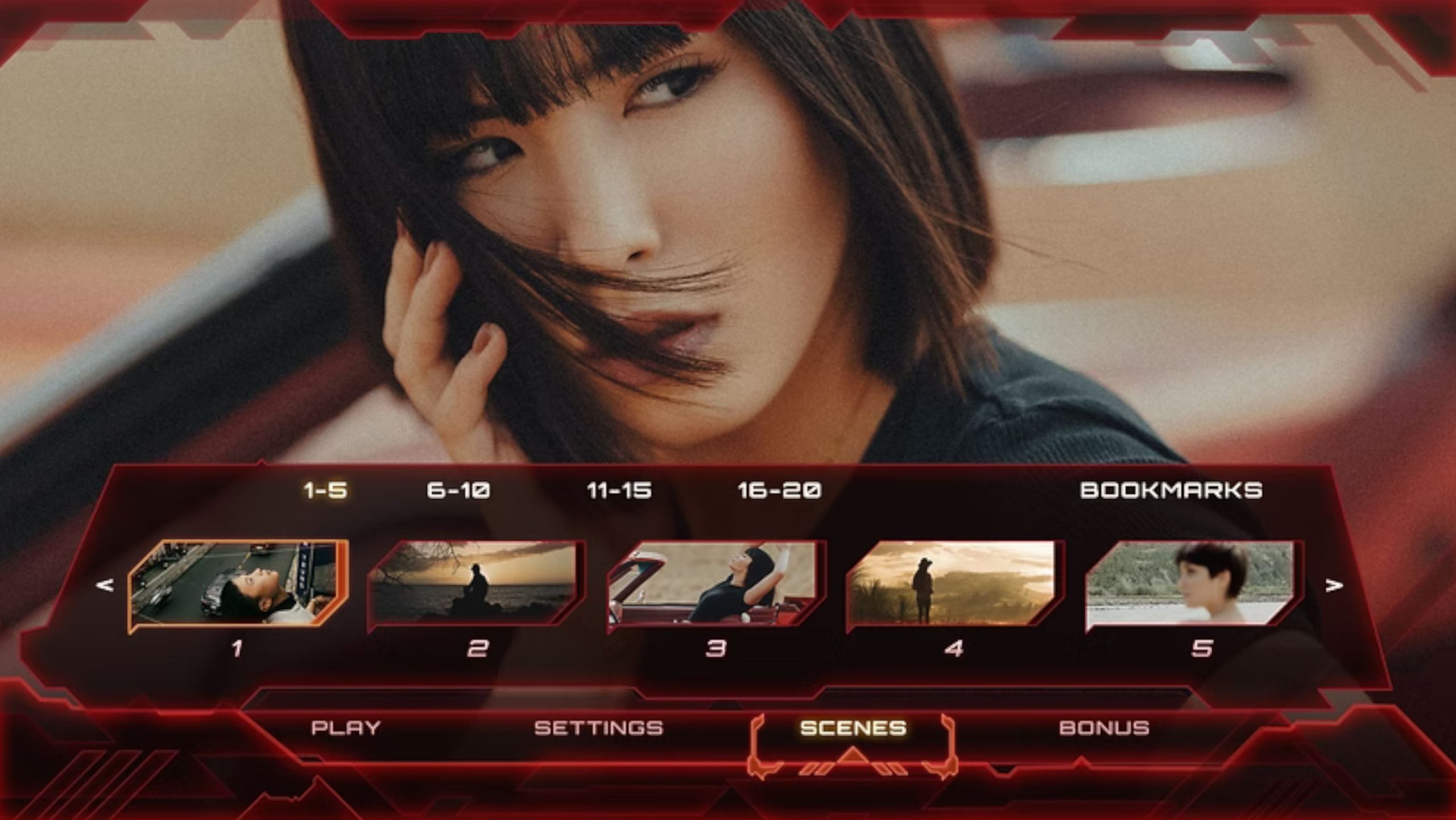Select scene 5 short-haired woman thumbnail
The image size is (1456, 820).
[1193, 585]
